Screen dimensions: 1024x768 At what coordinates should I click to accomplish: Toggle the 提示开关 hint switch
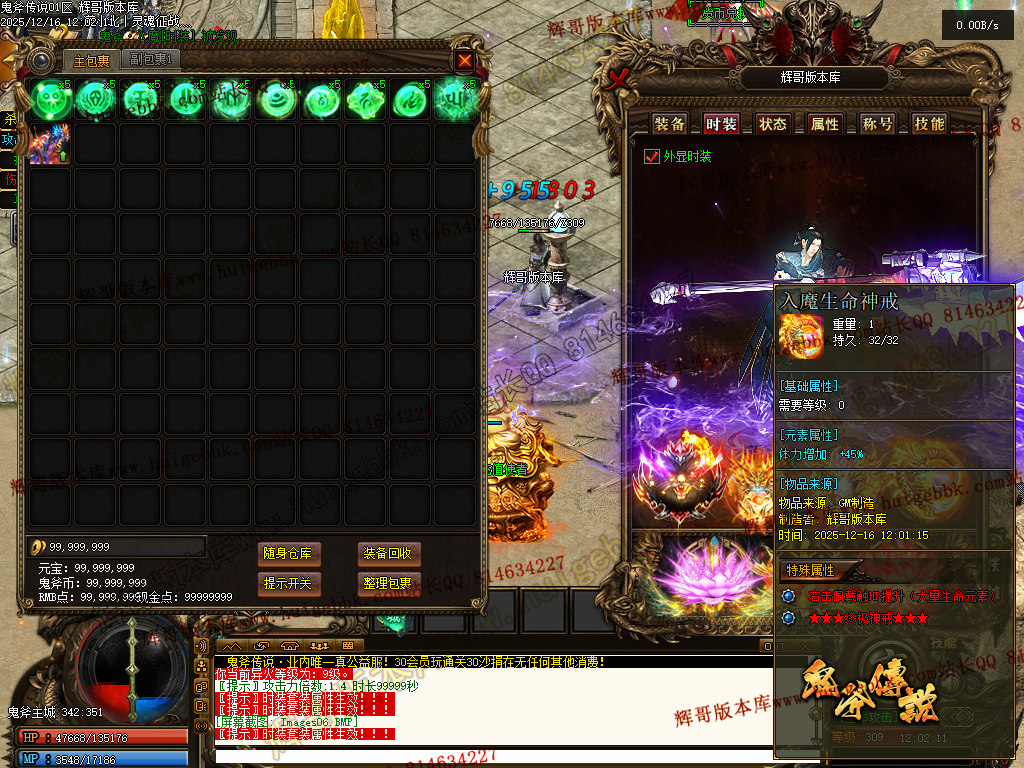point(288,583)
